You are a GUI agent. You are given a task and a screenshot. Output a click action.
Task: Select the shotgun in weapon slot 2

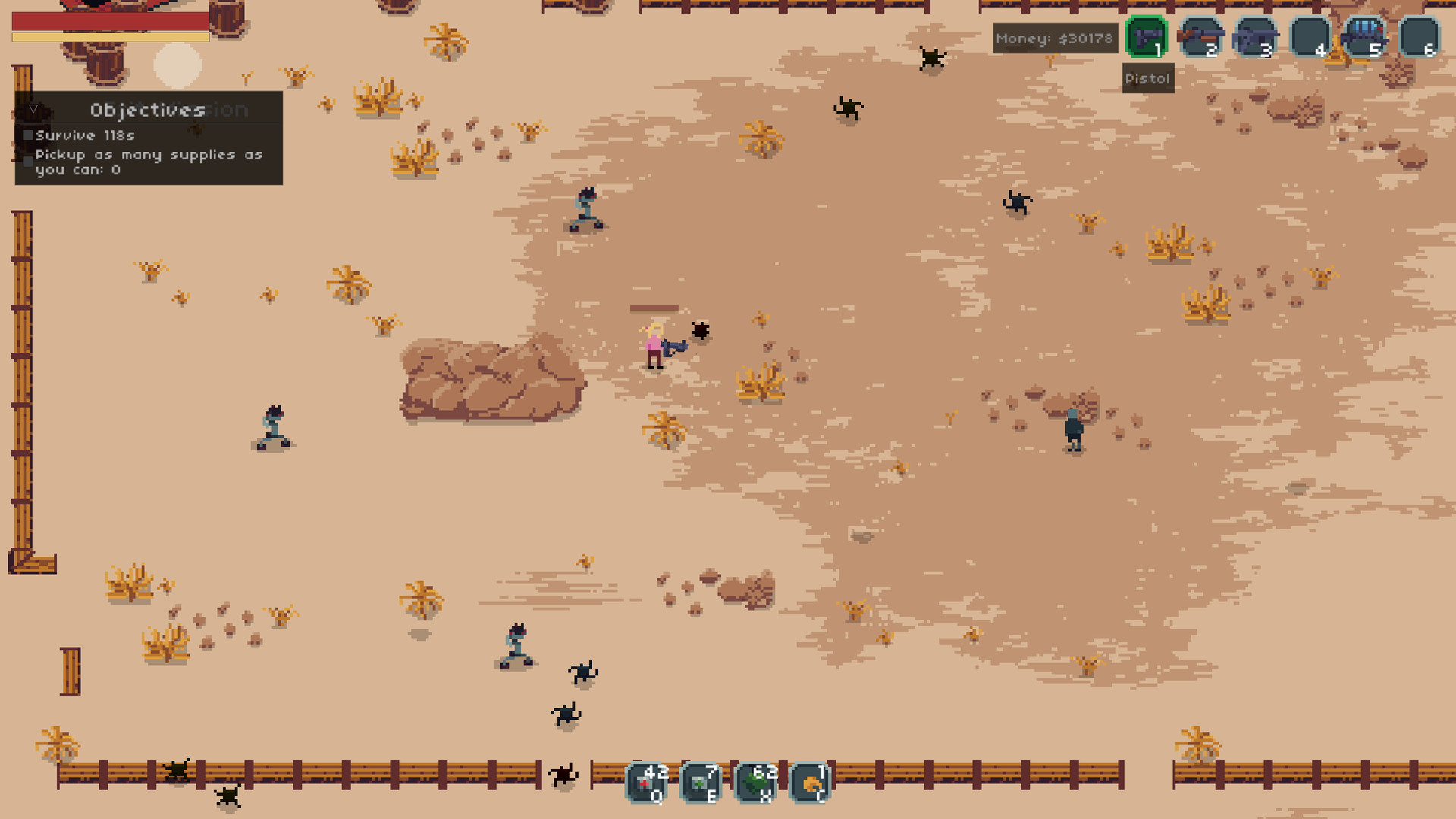(1202, 36)
